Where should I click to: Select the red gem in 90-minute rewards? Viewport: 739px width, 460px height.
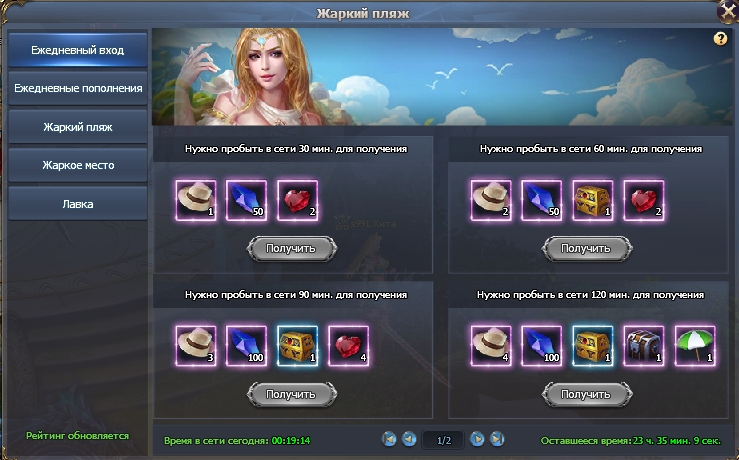pyautogui.click(x=348, y=344)
